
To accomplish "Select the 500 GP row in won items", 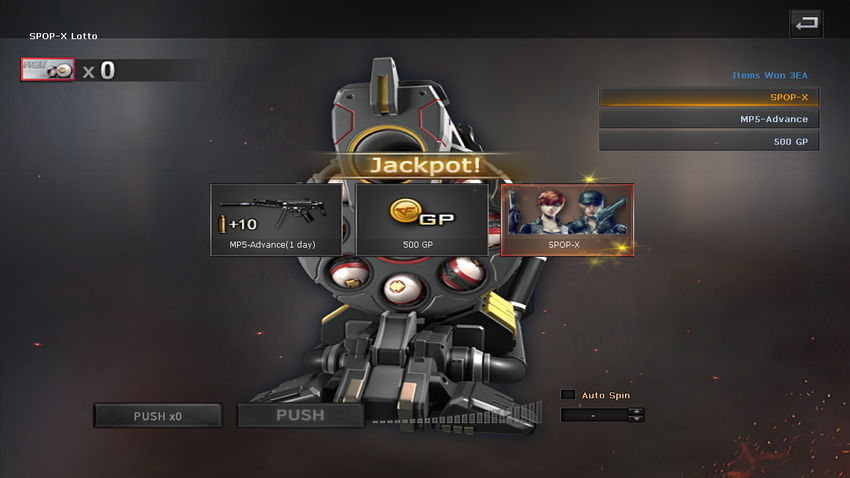I will 709,141.
